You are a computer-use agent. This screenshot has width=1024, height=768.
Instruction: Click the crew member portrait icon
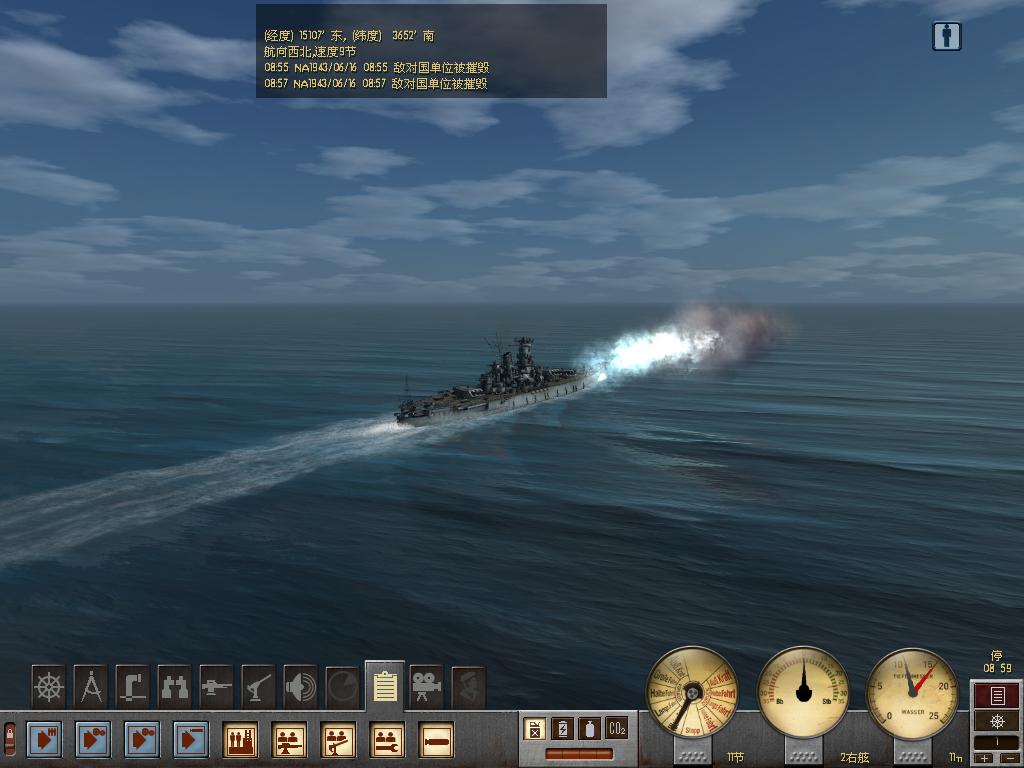(468, 687)
